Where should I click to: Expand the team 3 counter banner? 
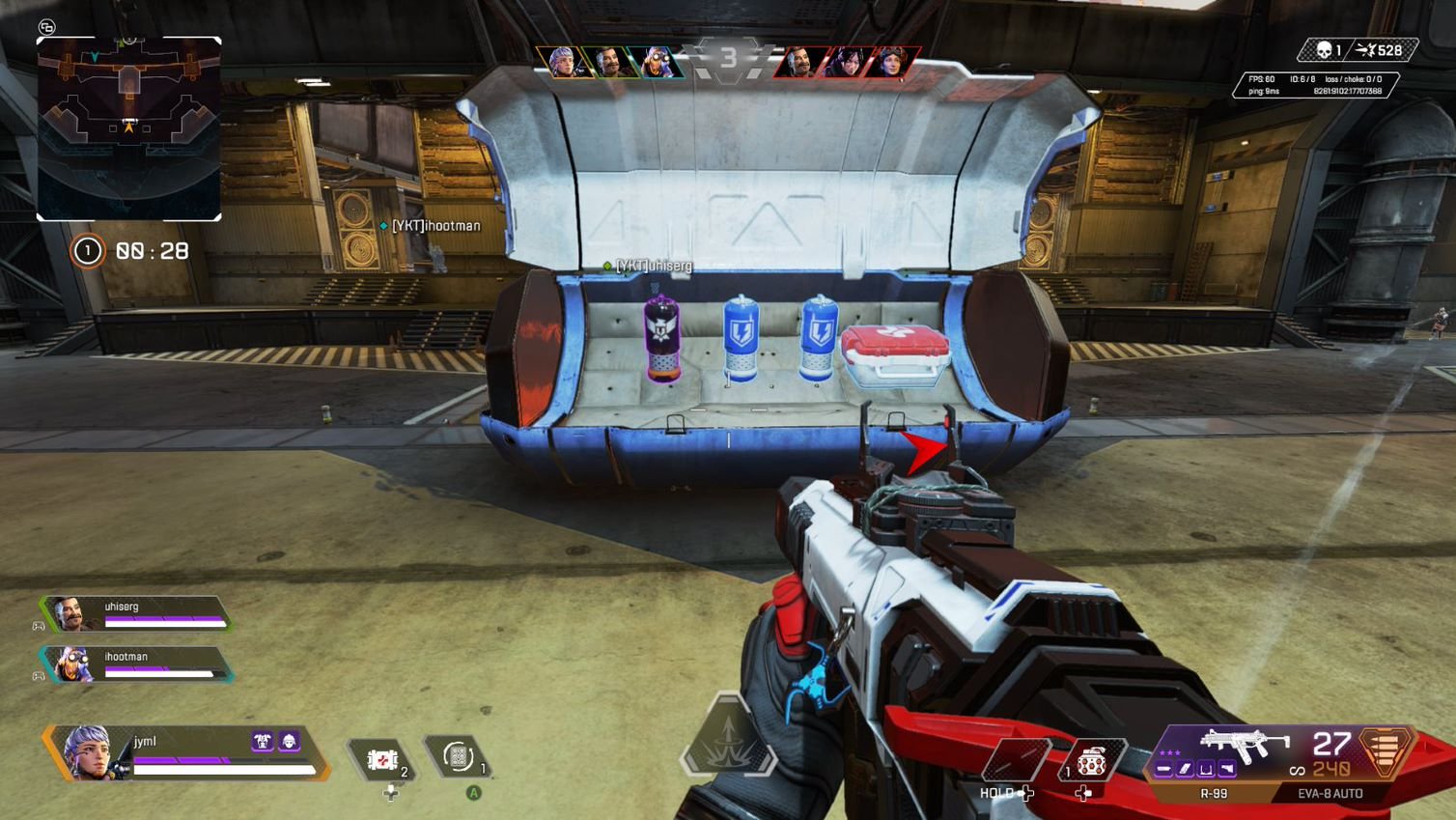[731, 55]
